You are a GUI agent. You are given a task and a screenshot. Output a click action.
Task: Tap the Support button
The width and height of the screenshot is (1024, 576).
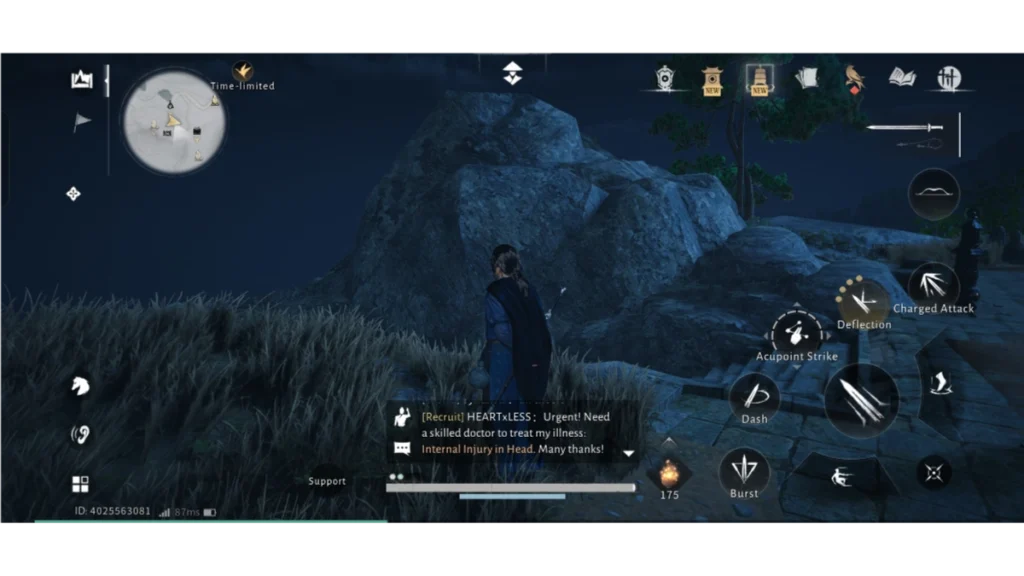pyautogui.click(x=326, y=481)
